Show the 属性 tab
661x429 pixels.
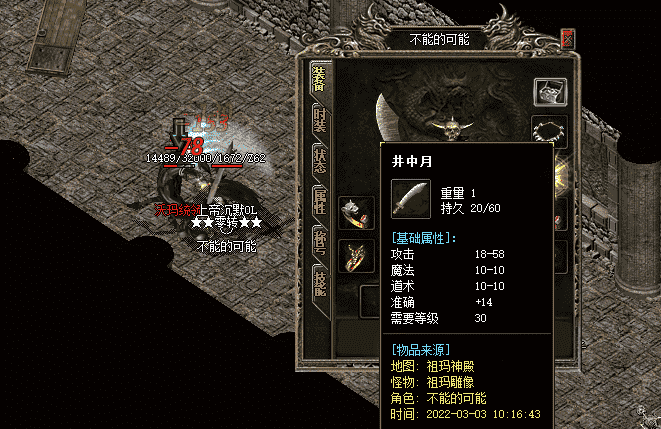[320, 198]
